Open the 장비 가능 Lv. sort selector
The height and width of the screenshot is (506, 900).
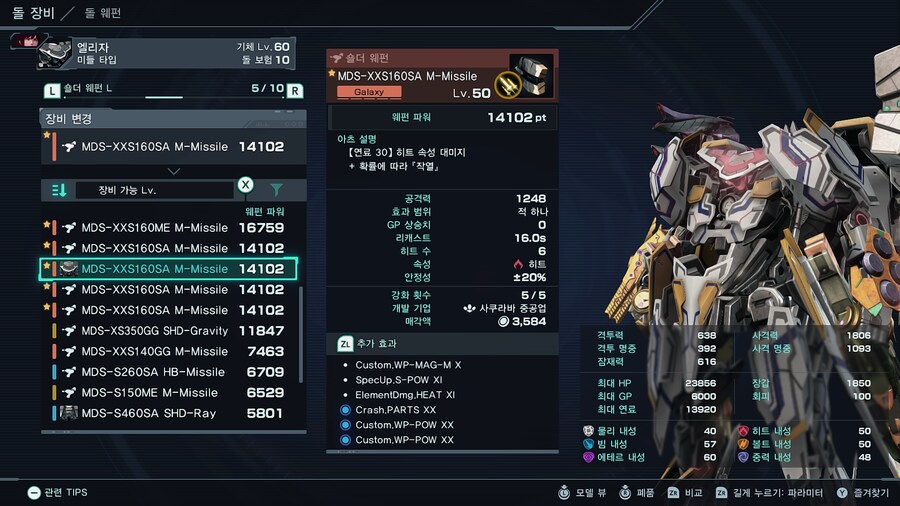153,190
